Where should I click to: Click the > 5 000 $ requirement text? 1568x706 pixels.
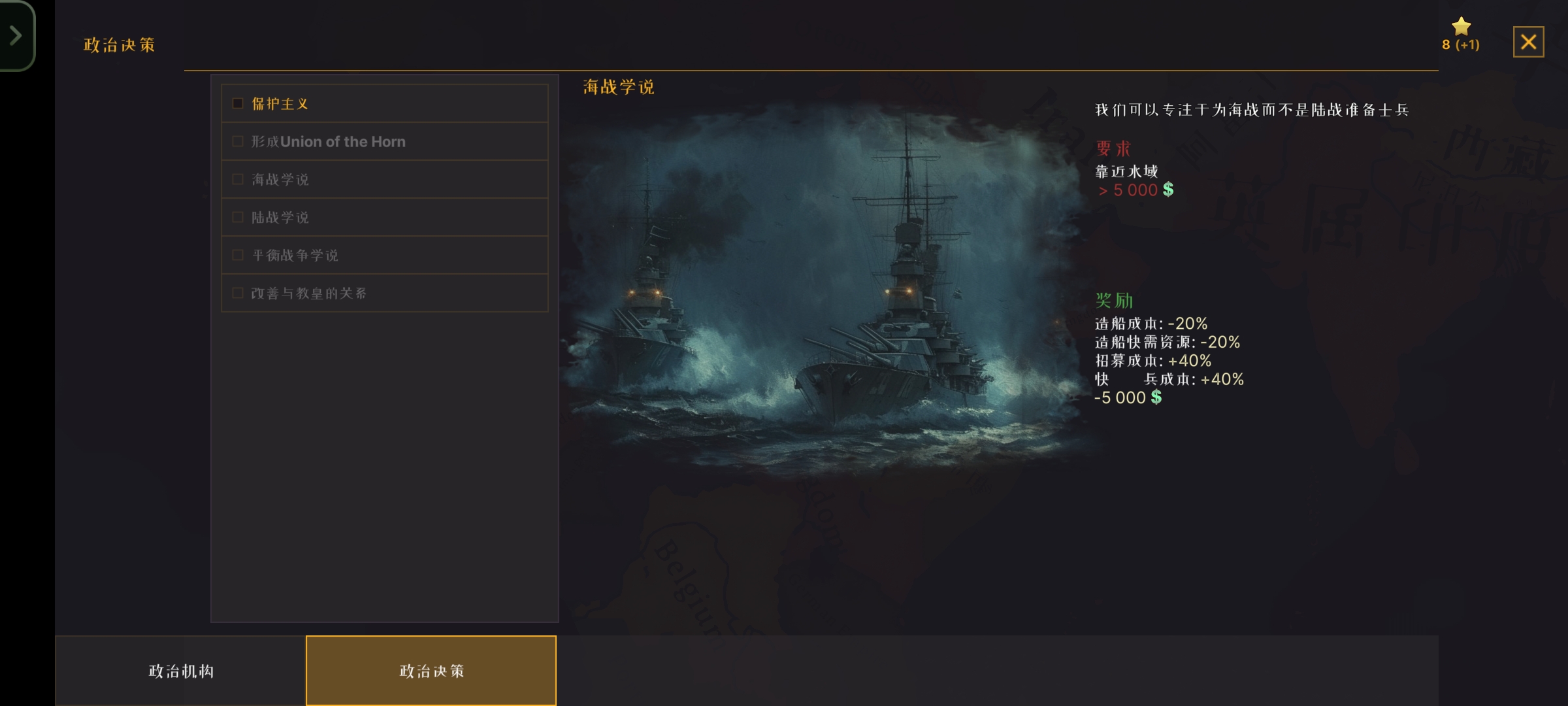(x=1134, y=190)
